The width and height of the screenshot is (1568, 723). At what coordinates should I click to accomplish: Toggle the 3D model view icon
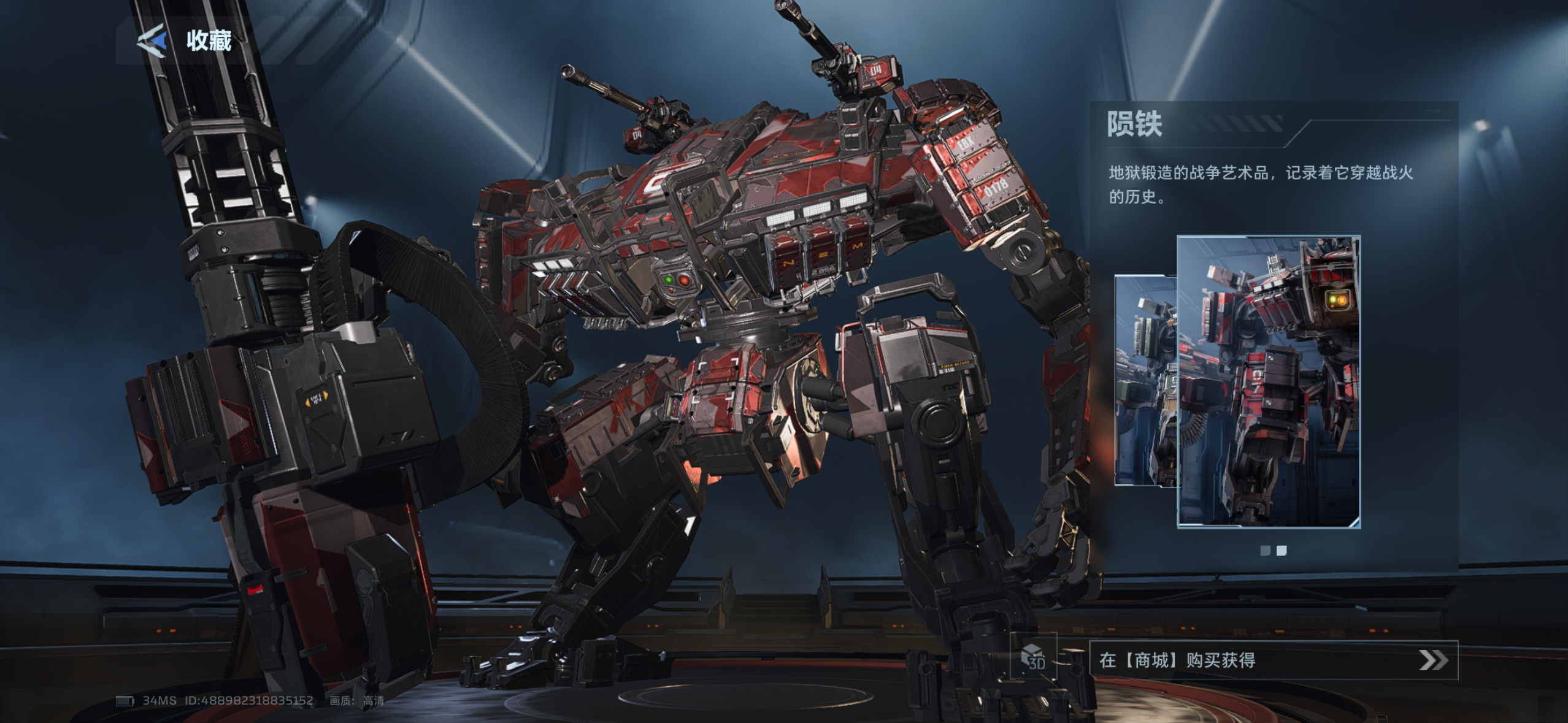(1034, 657)
